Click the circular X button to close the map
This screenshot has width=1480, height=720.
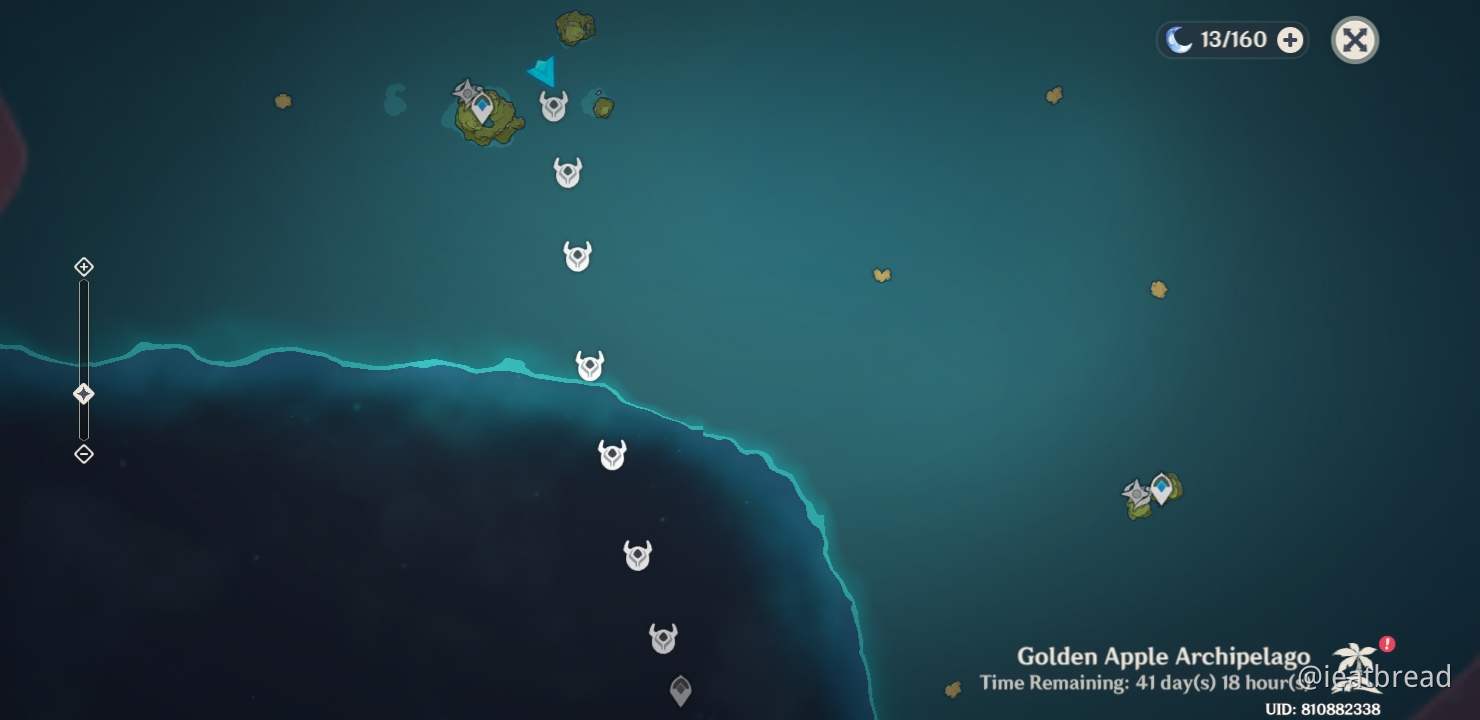[x=1355, y=40]
